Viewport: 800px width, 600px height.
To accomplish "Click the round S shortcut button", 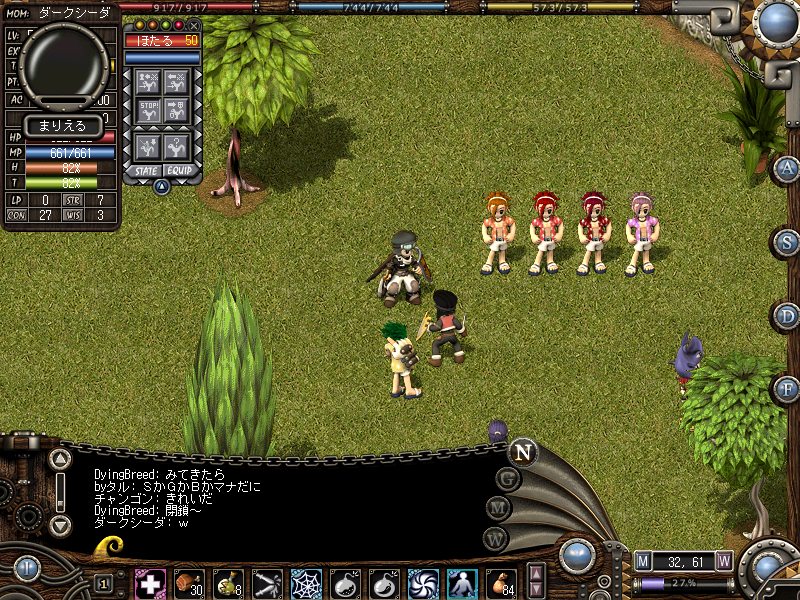I will click(788, 242).
